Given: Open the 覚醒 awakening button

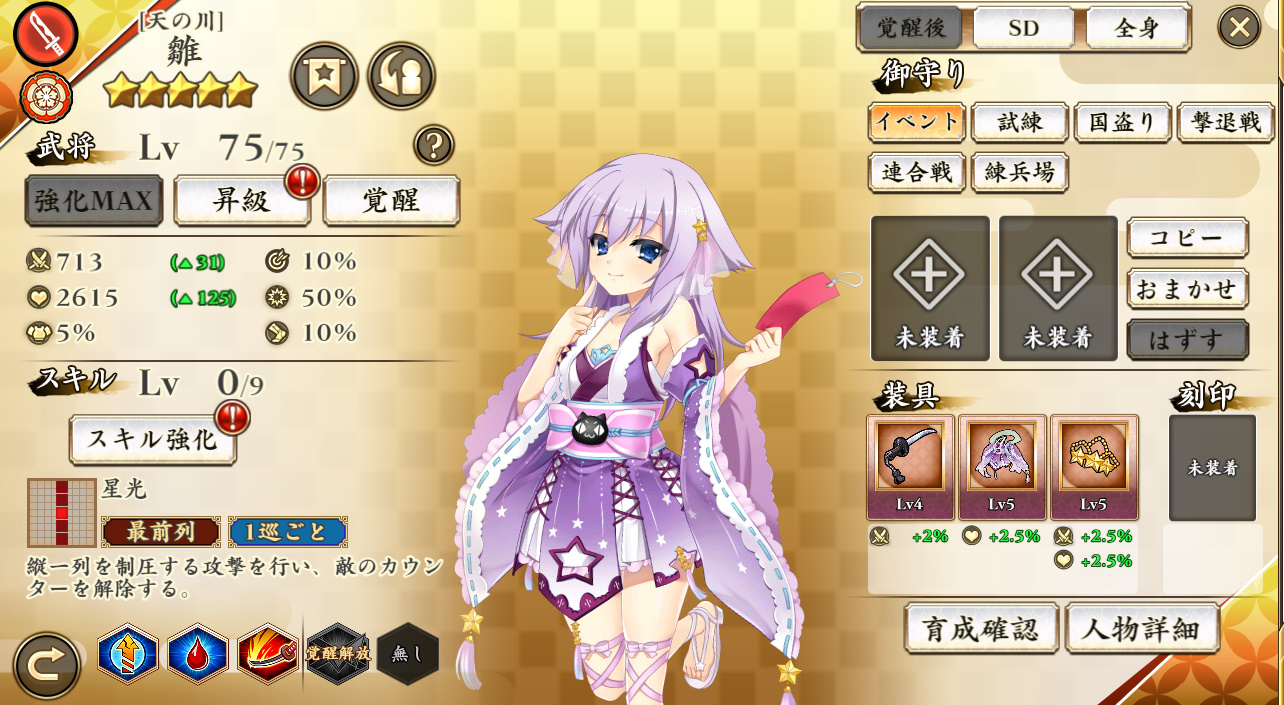Looking at the screenshot, I should tap(391, 200).
